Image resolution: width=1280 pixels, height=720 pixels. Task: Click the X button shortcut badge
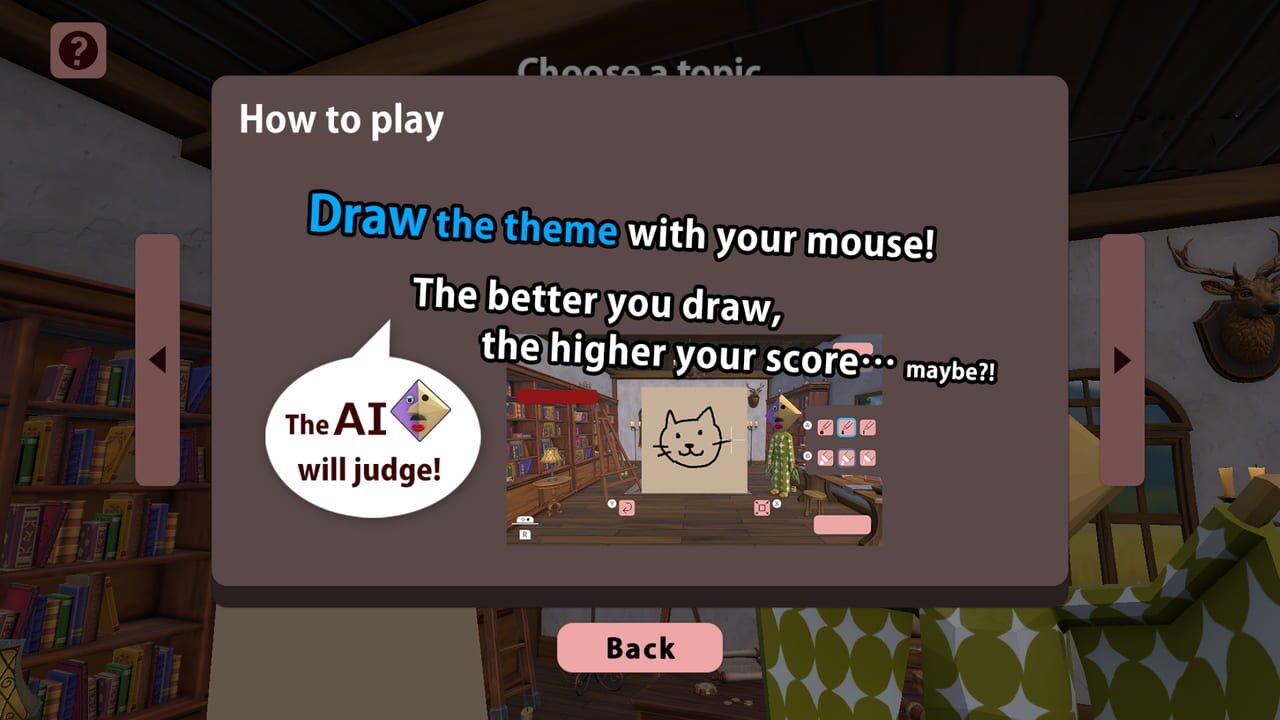coord(776,504)
